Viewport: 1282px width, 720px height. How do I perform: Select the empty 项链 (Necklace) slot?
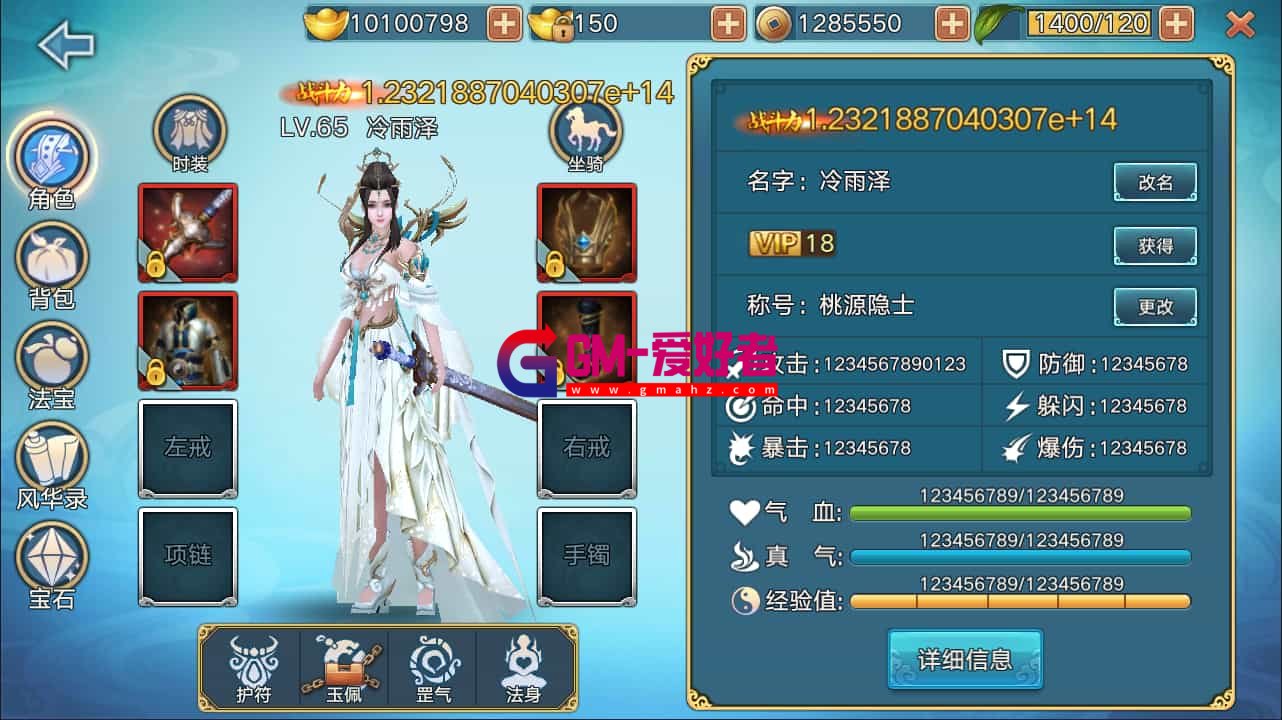[188, 556]
